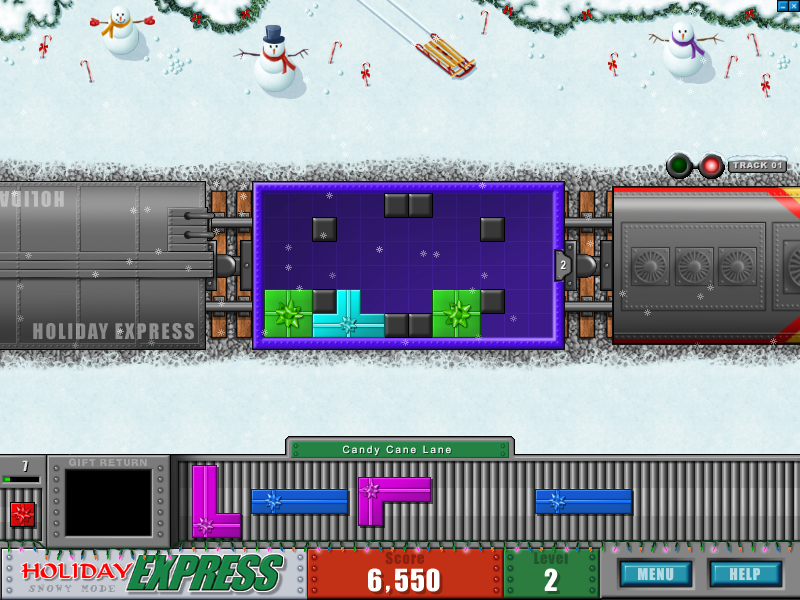Select the small red gift icon

(x=22, y=514)
